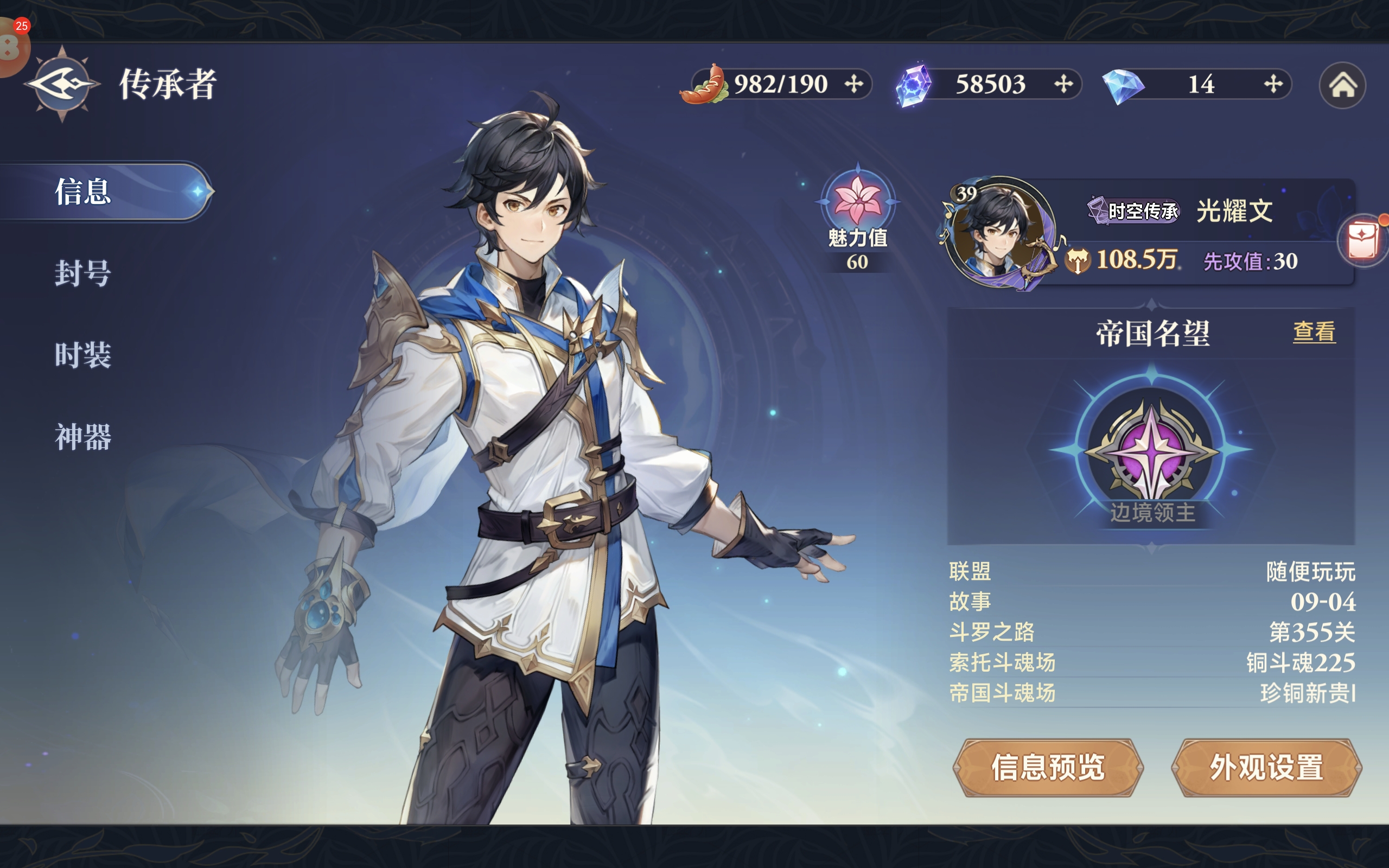Click the 时空传承 title badge
Image resolution: width=1389 pixels, height=868 pixels.
pyautogui.click(x=1133, y=210)
